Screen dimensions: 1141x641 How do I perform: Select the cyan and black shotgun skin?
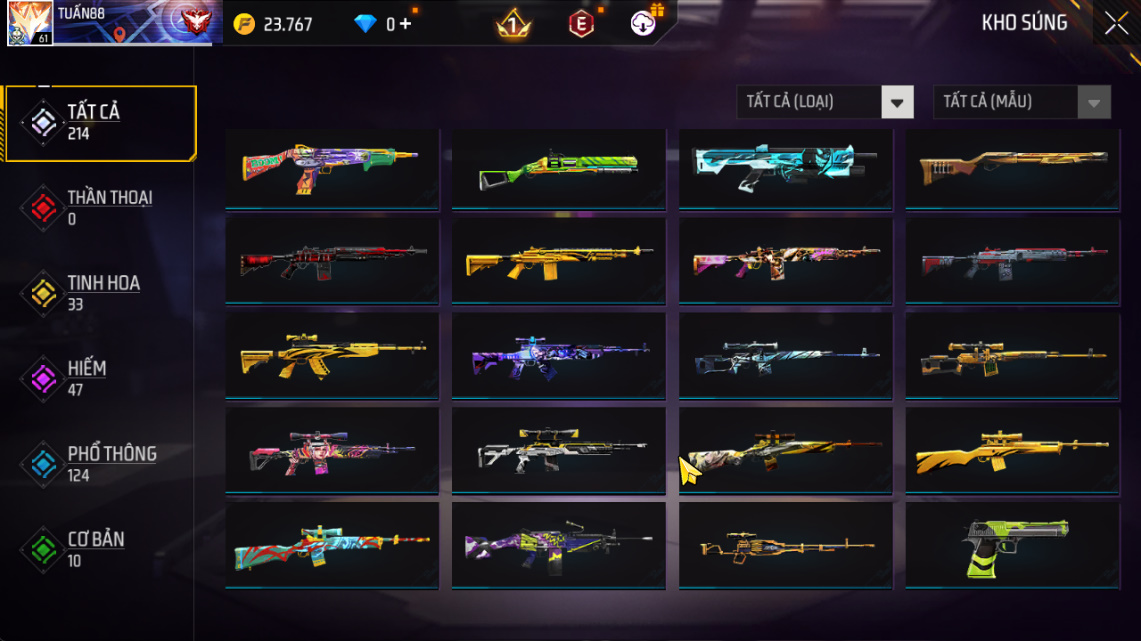point(785,166)
